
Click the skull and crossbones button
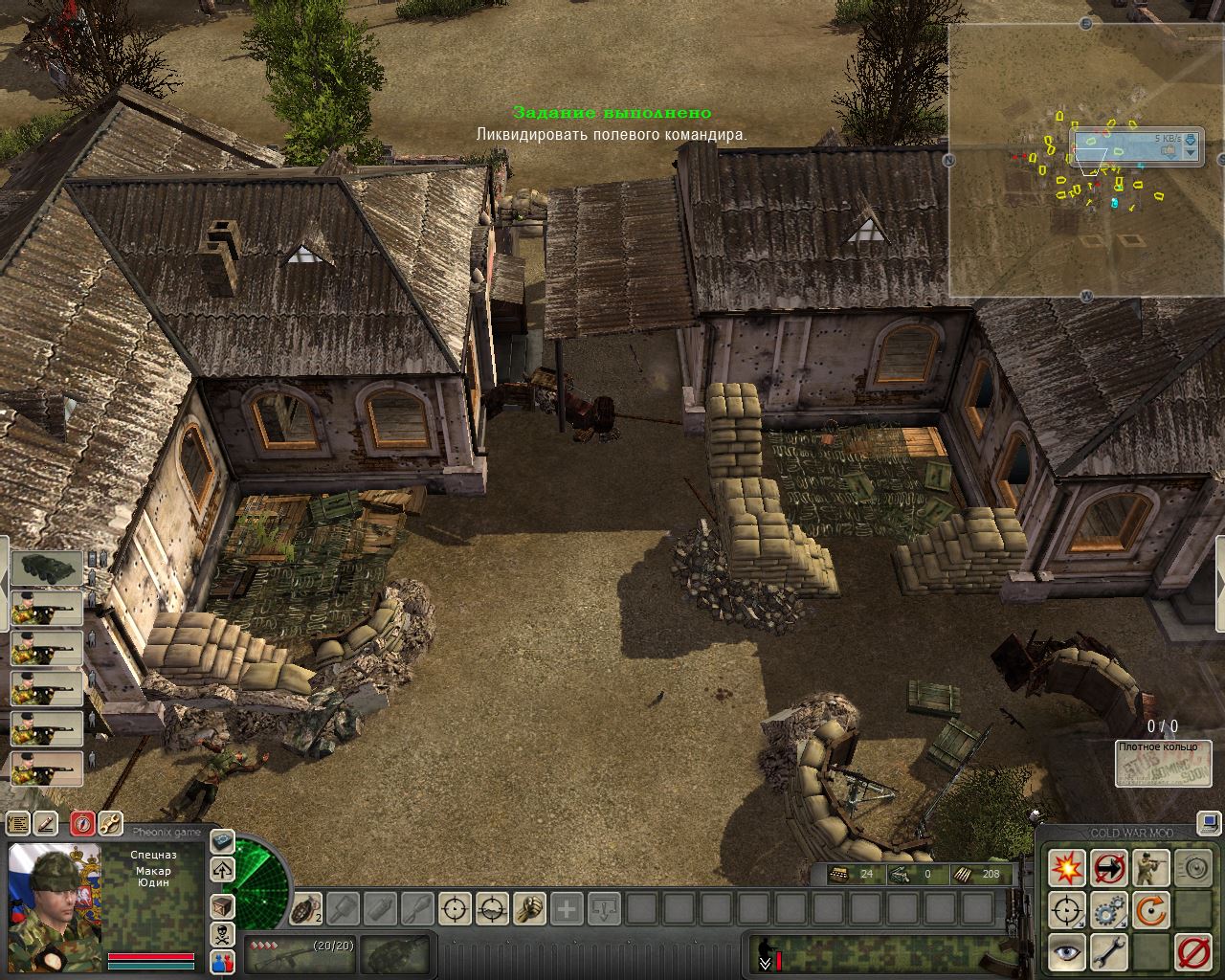(222, 934)
